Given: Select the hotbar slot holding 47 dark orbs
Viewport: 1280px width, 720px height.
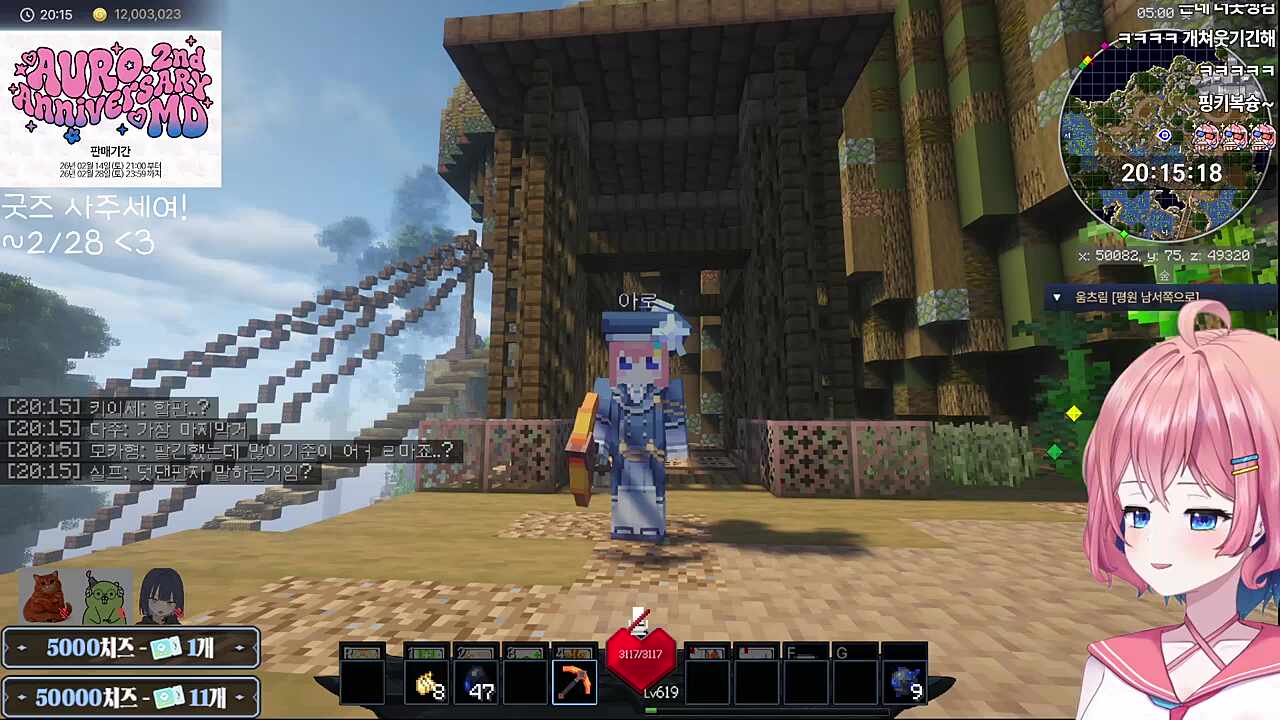Looking at the screenshot, I should pos(477,681).
